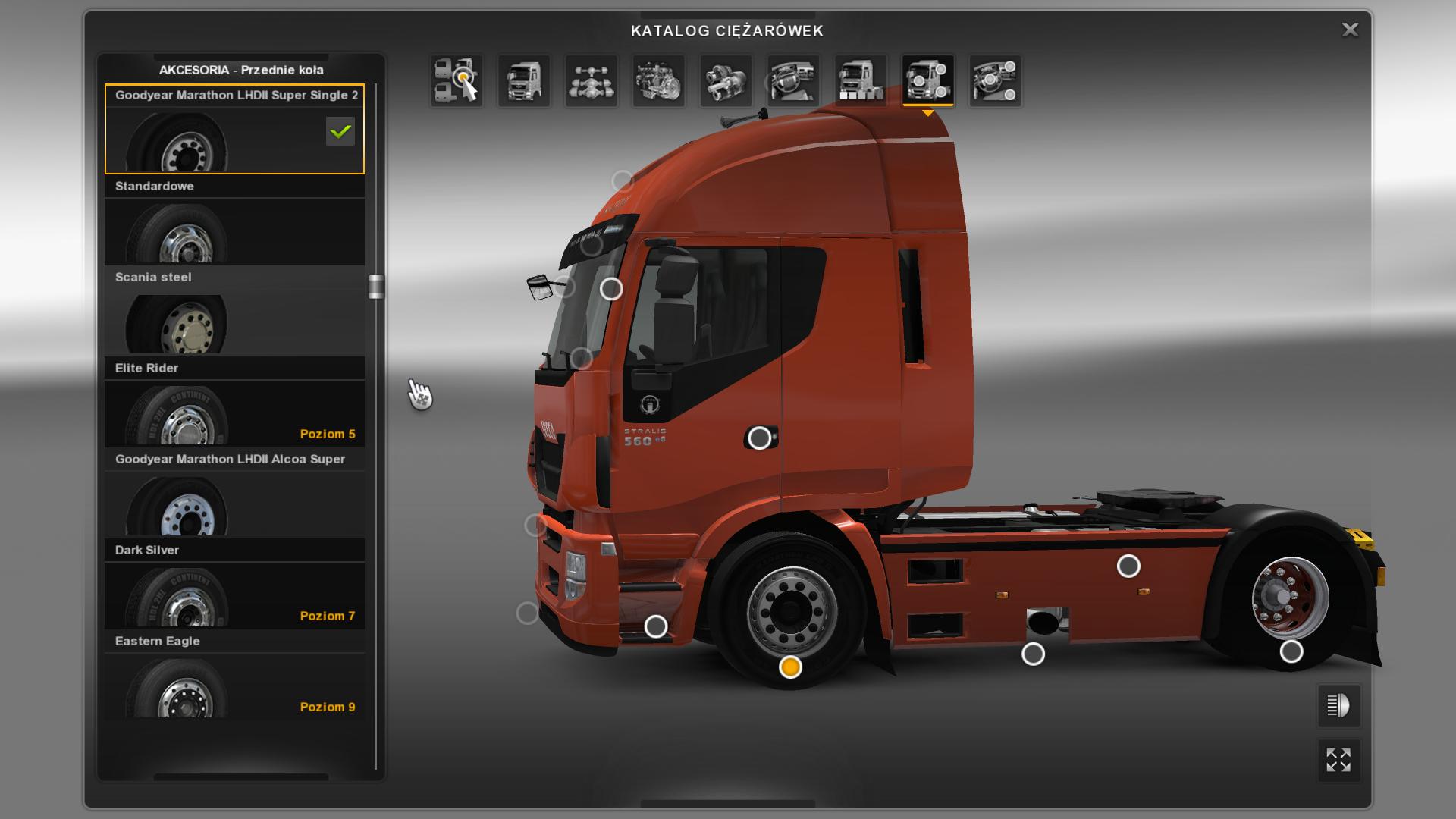Viewport: 1456px width, 819px height.
Task: Toggle the truck headlights button
Action: (x=1338, y=706)
